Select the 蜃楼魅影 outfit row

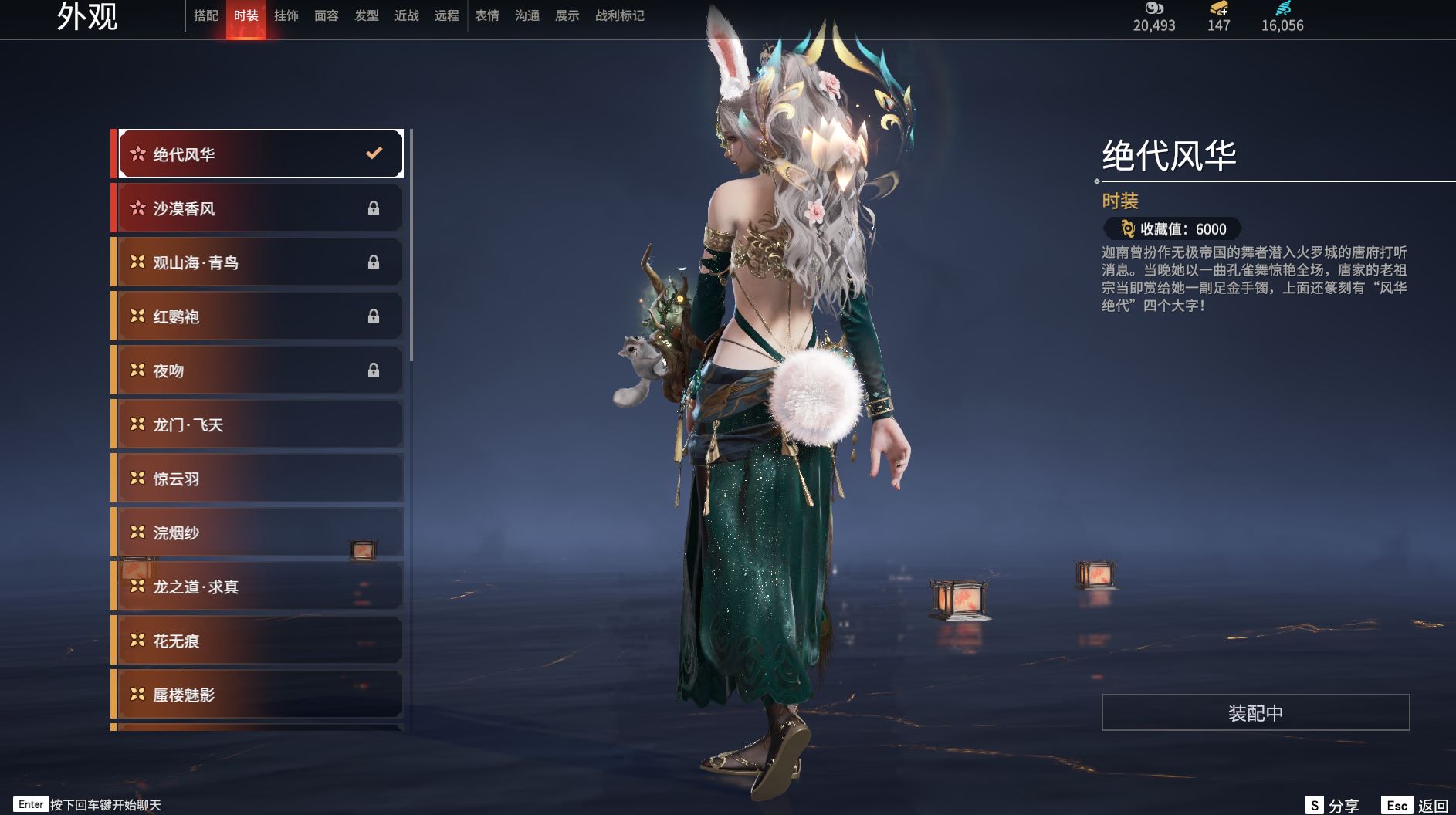pyautogui.click(x=259, y=695)
